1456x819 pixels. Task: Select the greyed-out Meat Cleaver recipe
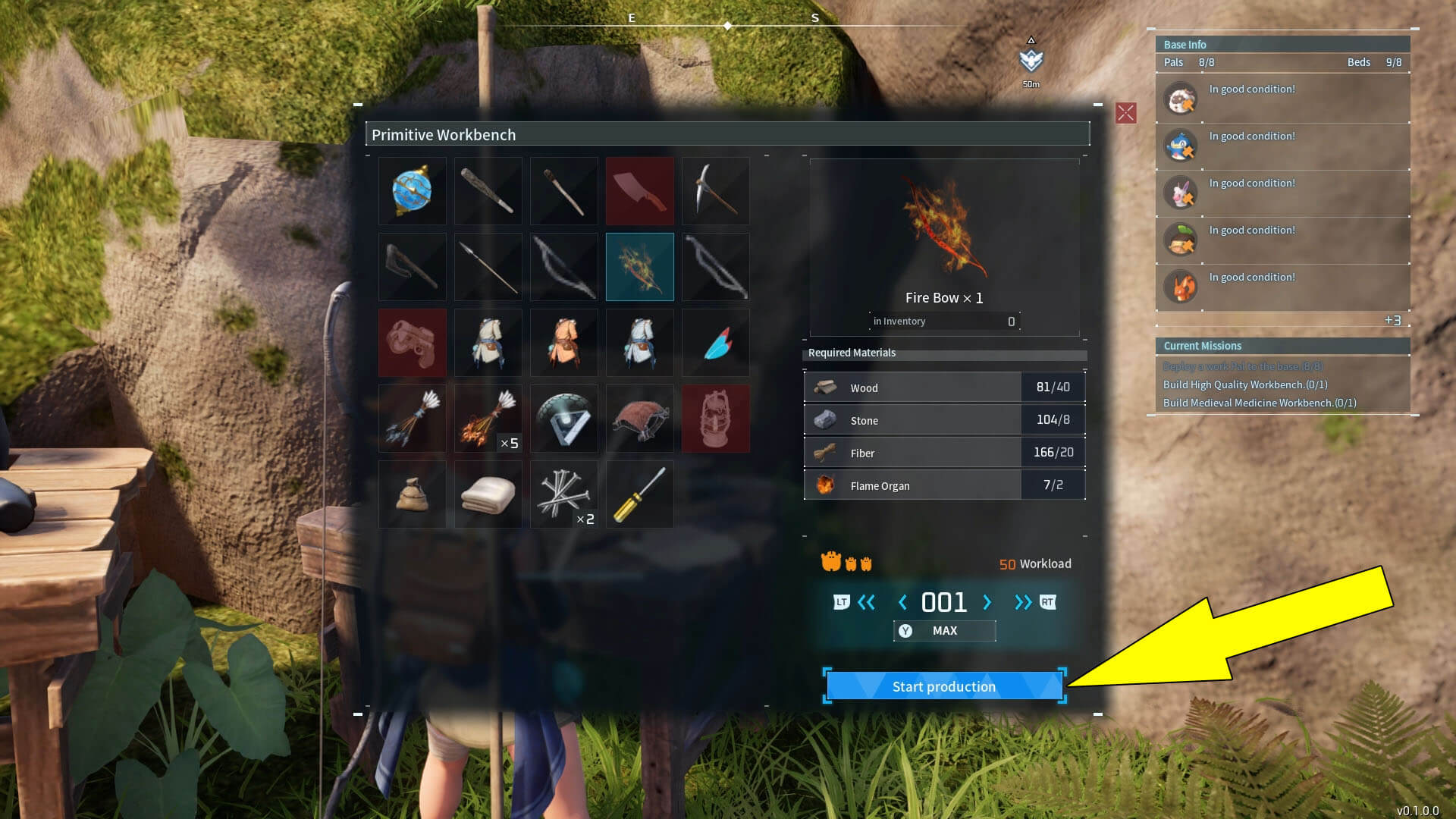point(639,191)
